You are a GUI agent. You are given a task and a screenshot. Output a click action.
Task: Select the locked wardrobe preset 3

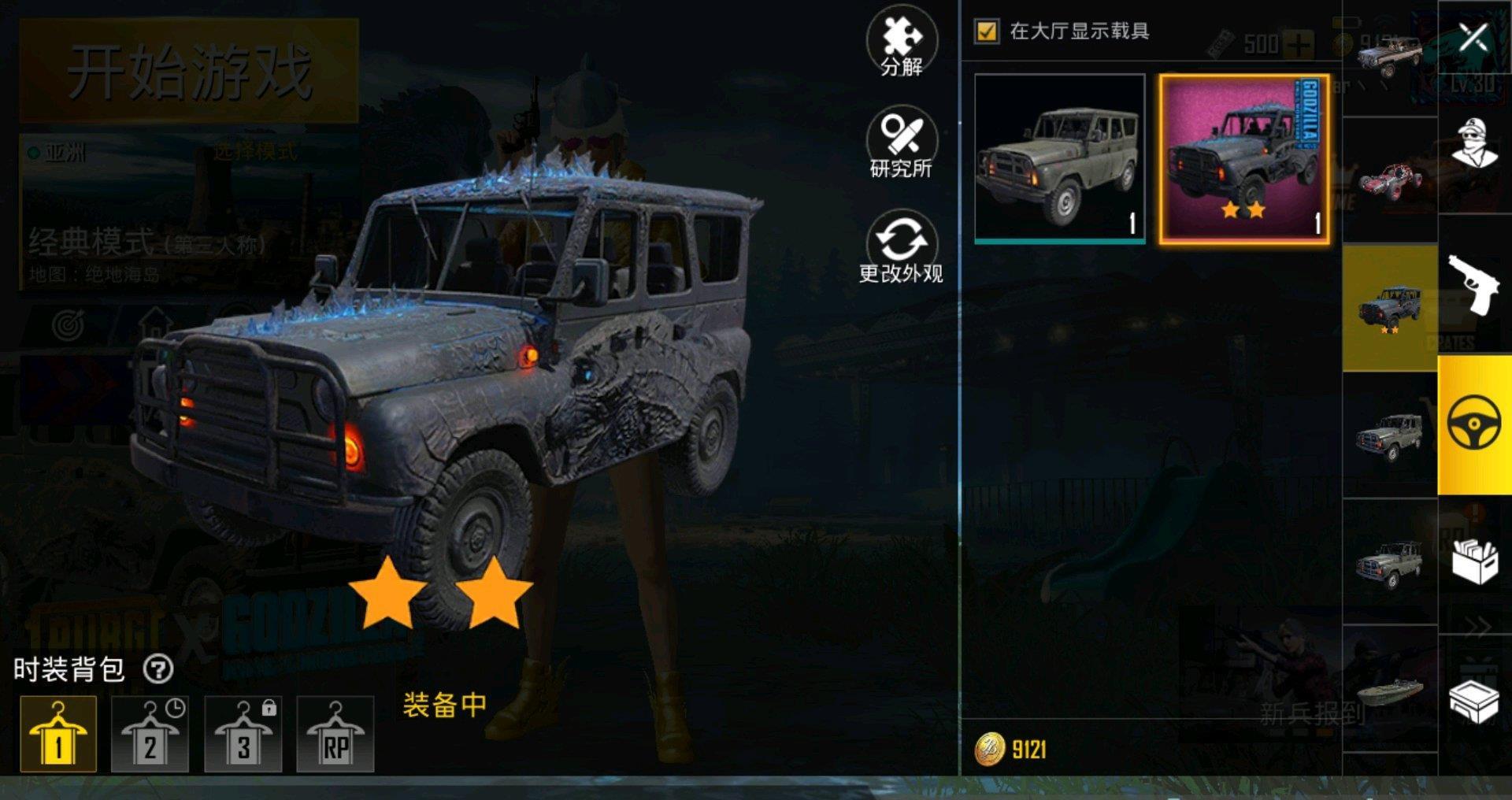click(x=243, y=734)
